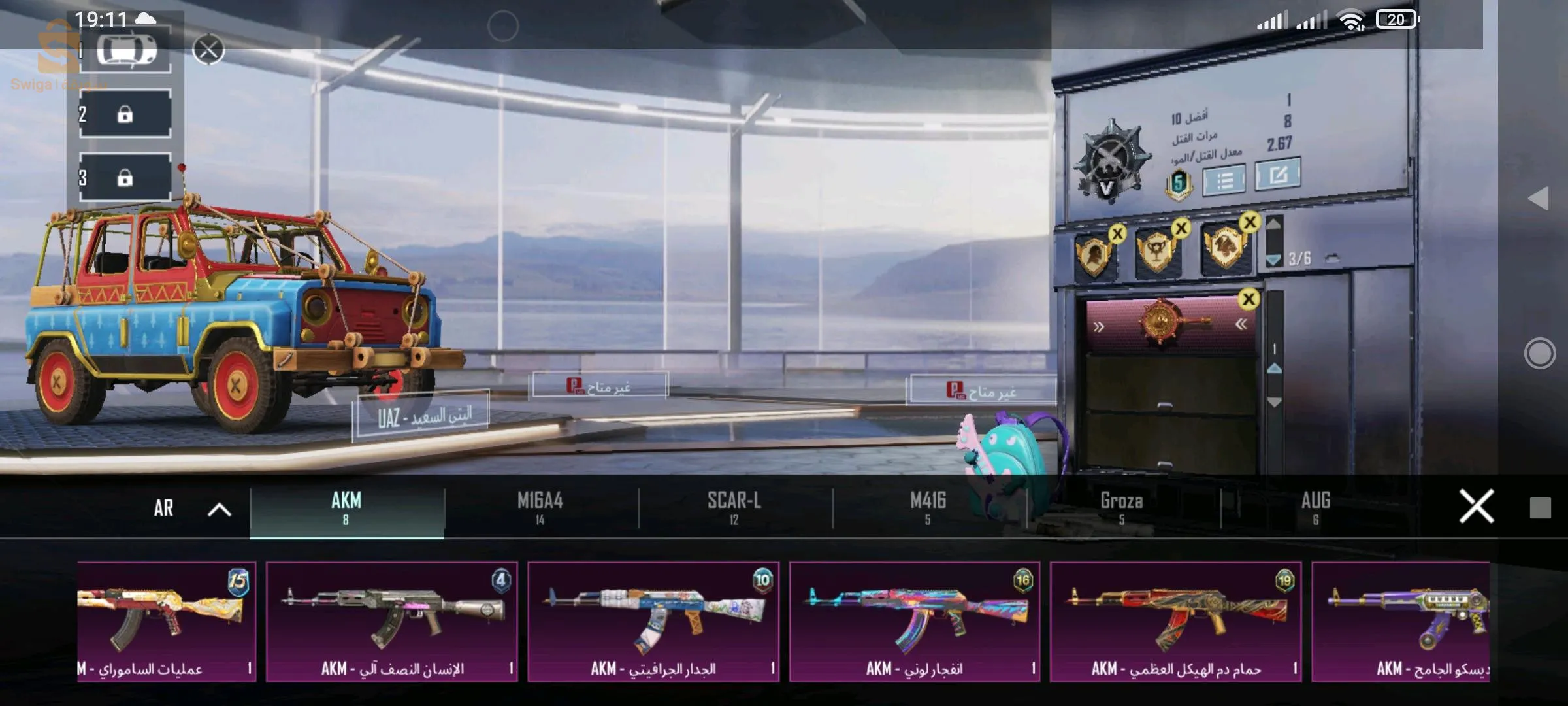
Task: Pick the purple disco AKM skin
Action: pos(1401,621)
